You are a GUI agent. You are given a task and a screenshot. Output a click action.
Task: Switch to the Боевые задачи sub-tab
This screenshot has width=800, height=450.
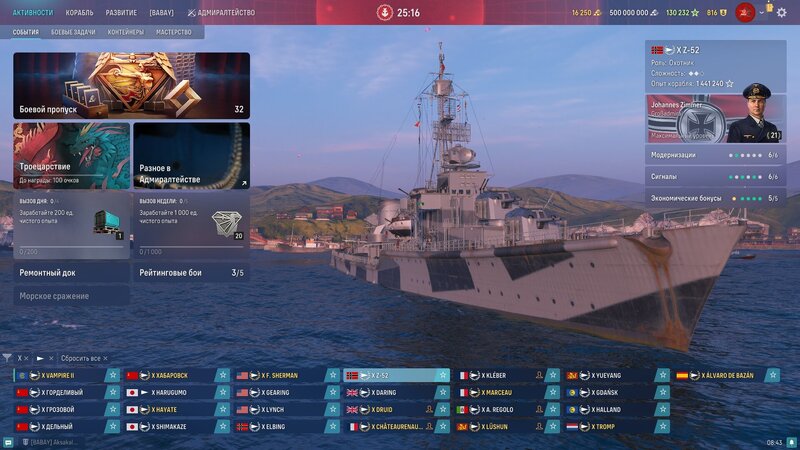tap(74, 32)
